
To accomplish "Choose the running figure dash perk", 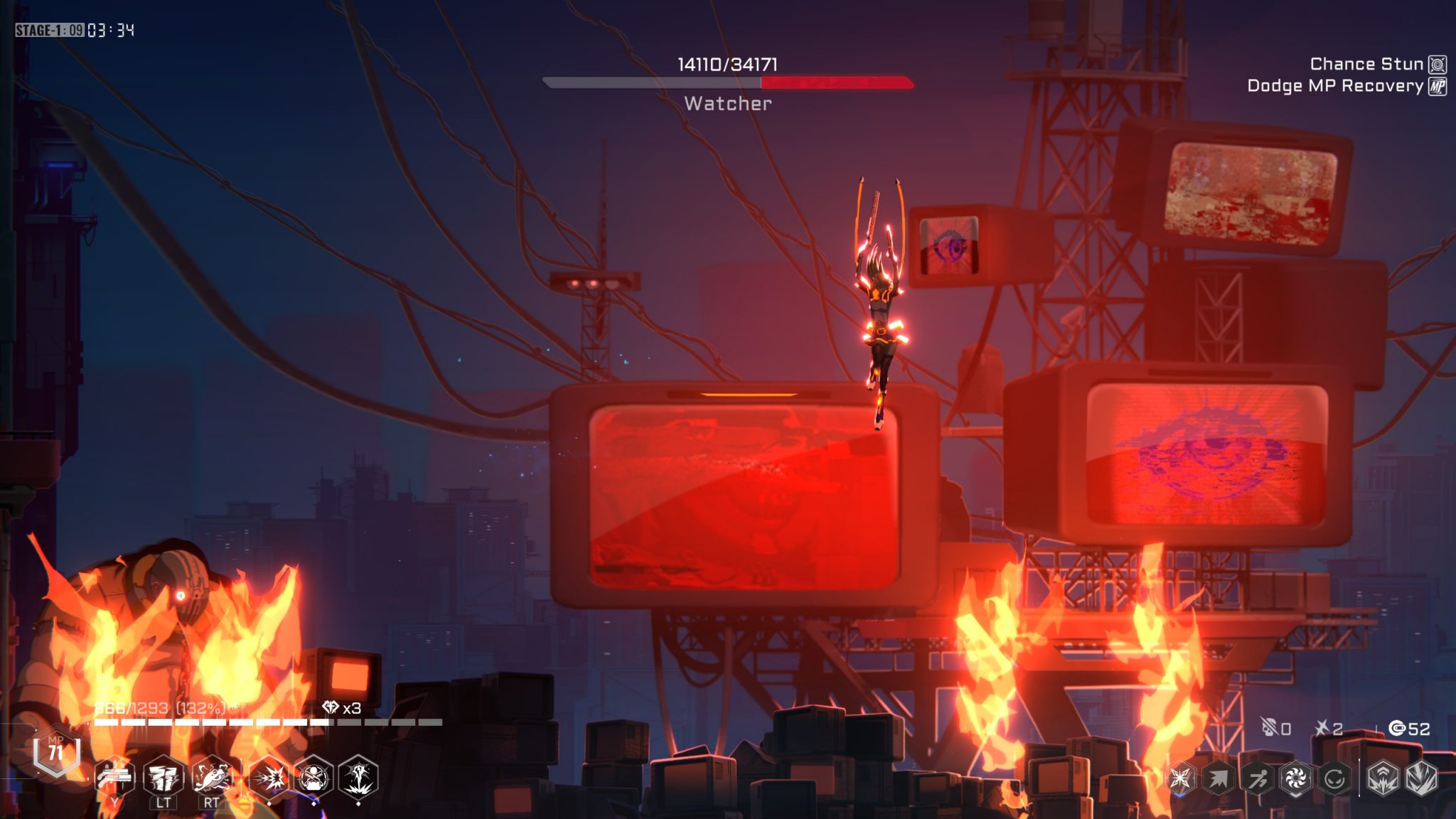I will coord(1257,778).
